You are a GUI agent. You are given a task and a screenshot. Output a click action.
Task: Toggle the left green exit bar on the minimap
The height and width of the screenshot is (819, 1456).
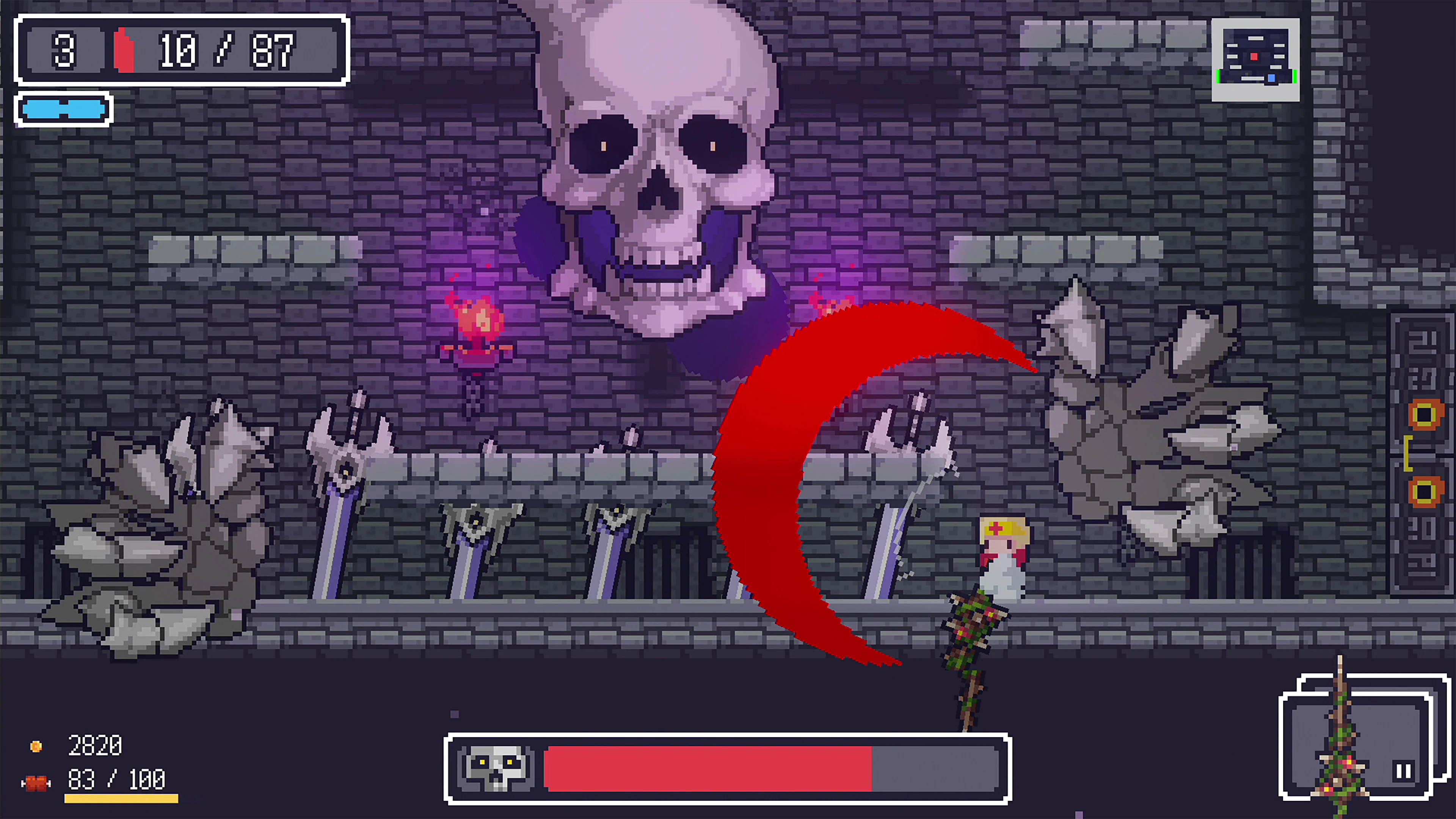[1219, 77]
